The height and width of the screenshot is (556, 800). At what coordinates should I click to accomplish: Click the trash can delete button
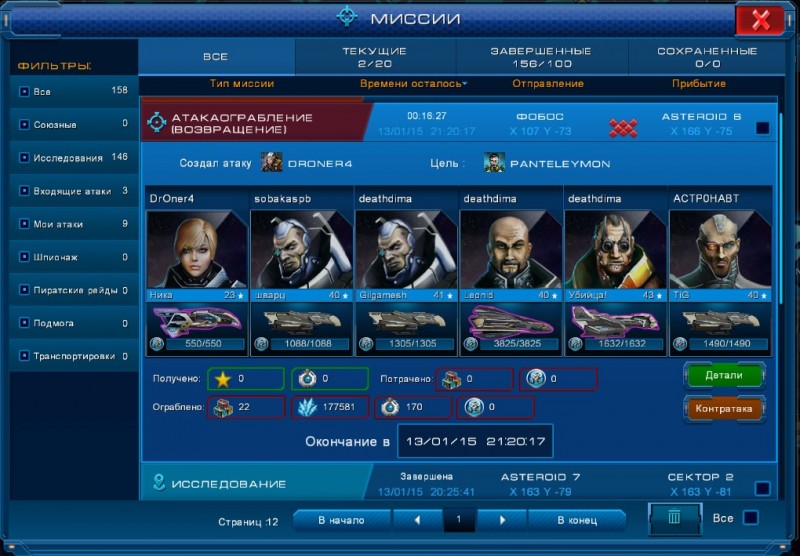[x=674, y=518]
